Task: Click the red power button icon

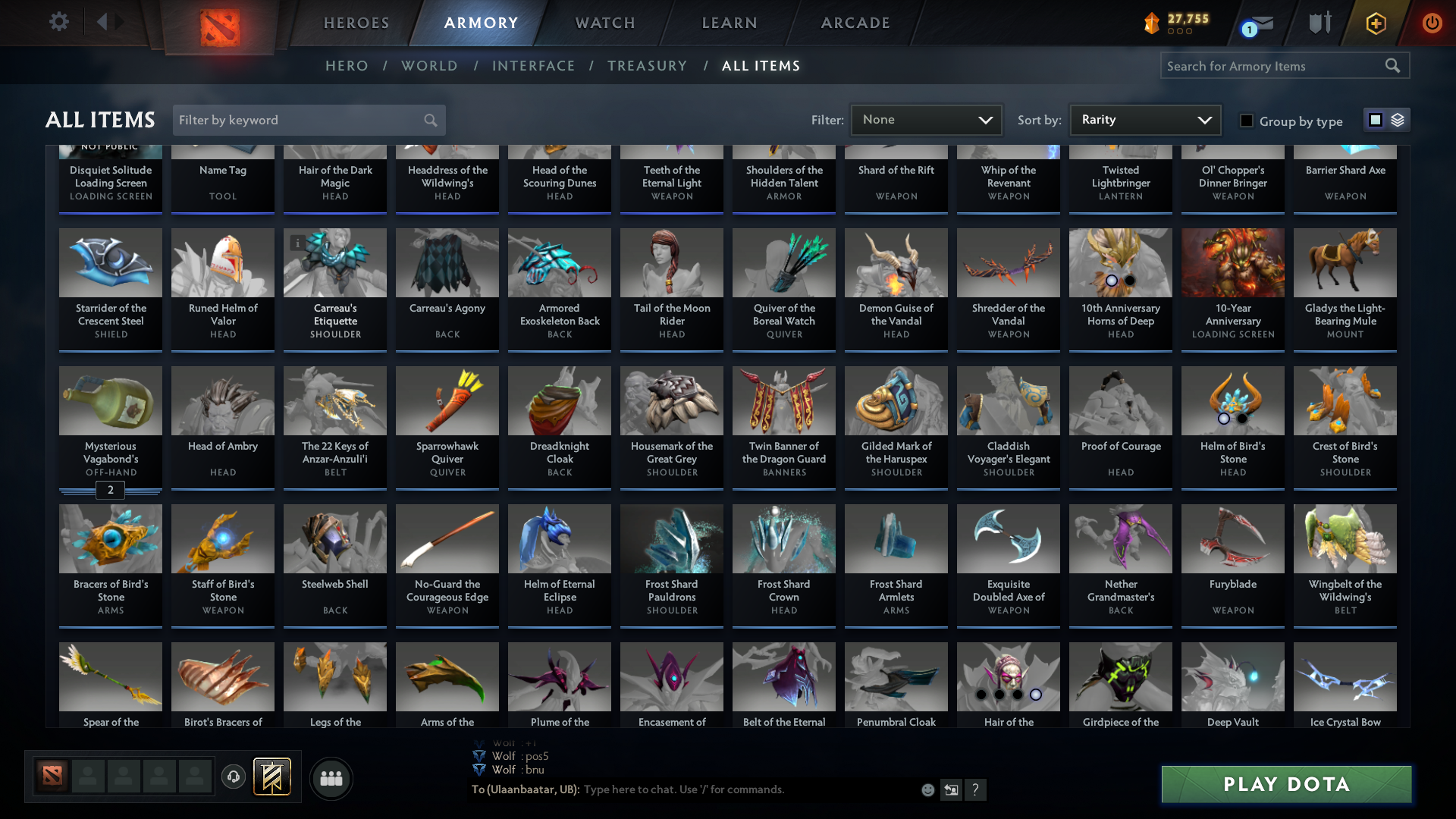Action: 1432,23
